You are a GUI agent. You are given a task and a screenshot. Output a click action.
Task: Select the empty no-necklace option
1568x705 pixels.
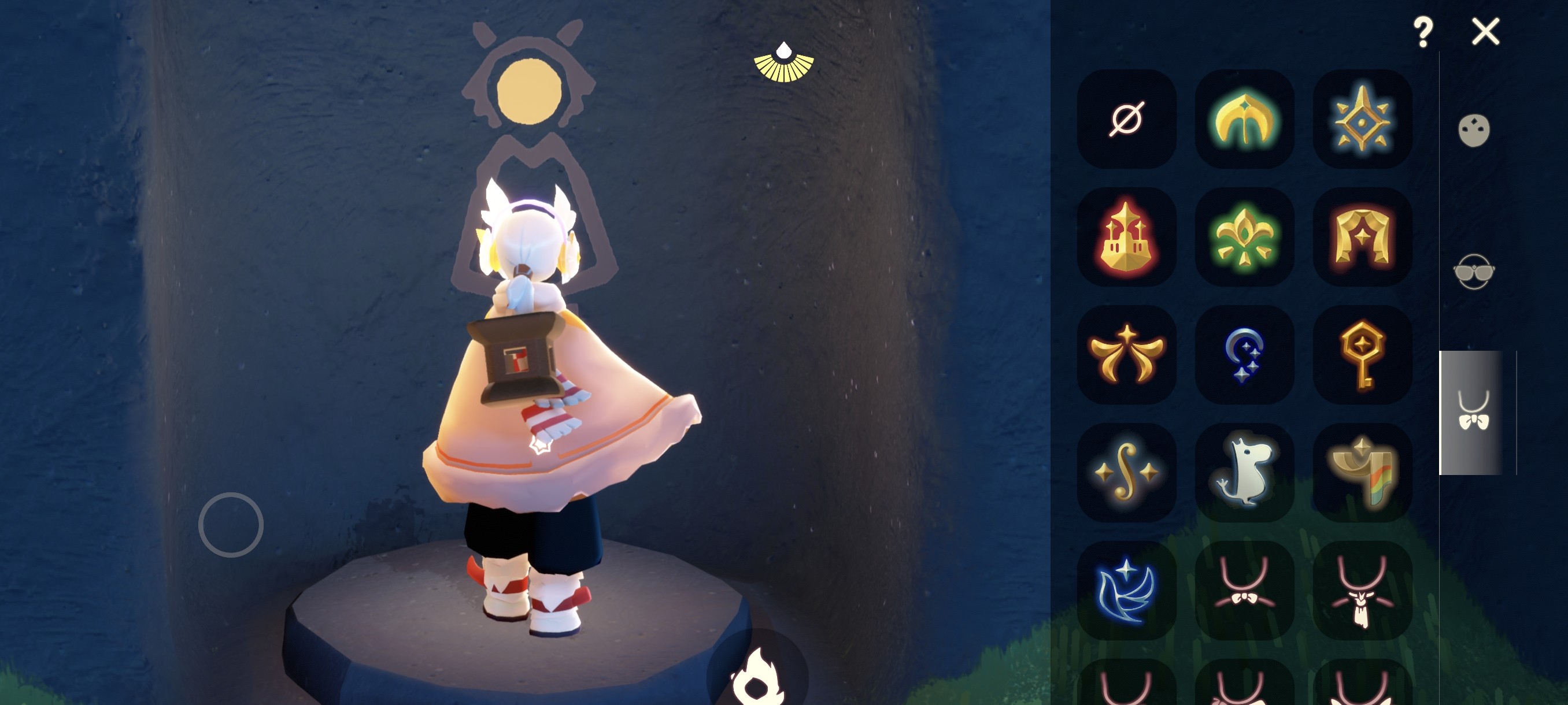(1126, 118)
